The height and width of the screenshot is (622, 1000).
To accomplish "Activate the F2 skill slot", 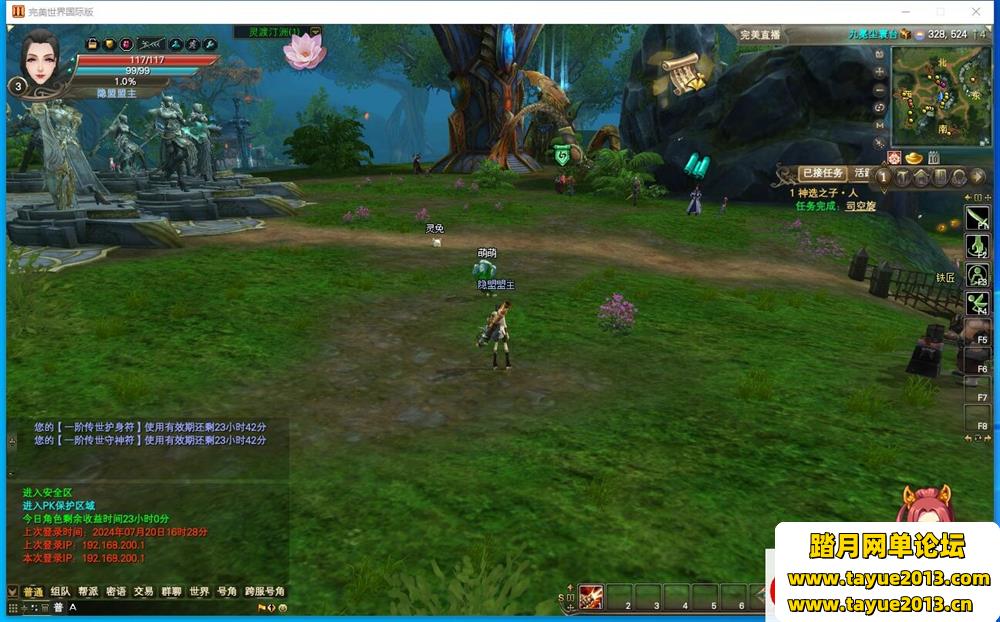I will tap(978, 245).
